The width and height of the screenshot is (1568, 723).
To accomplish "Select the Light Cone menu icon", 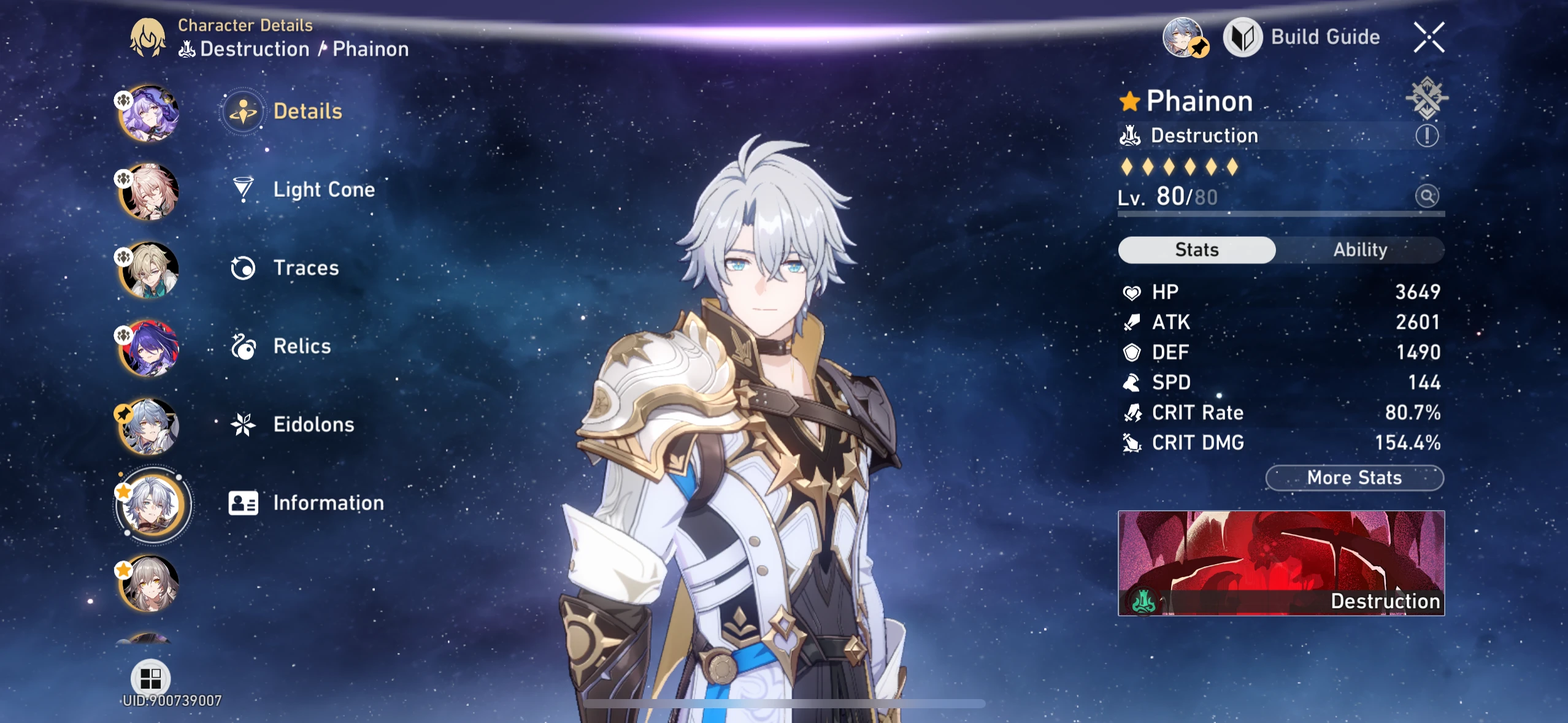I will 243,189.
